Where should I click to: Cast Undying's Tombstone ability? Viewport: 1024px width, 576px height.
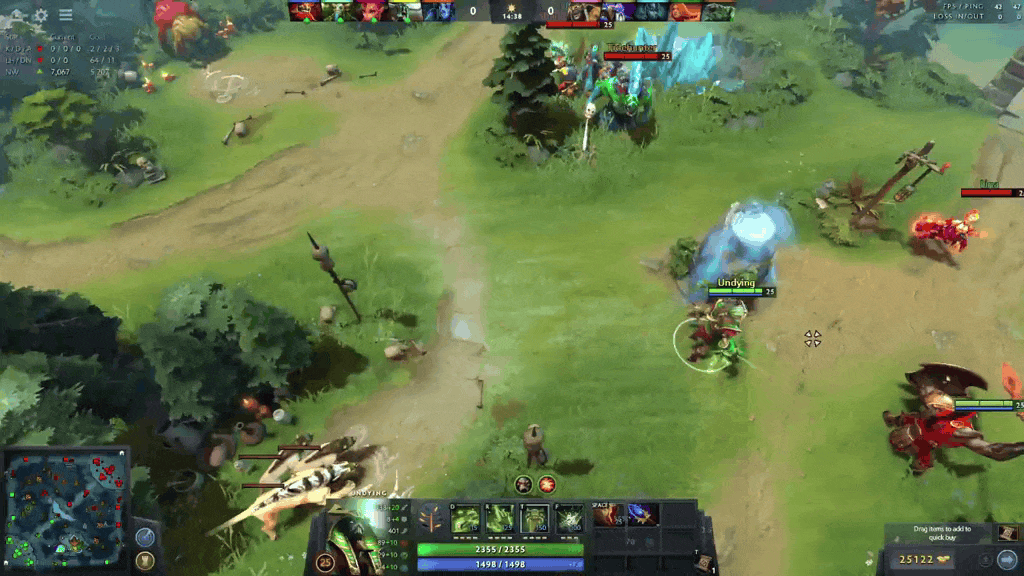point(534,518)
